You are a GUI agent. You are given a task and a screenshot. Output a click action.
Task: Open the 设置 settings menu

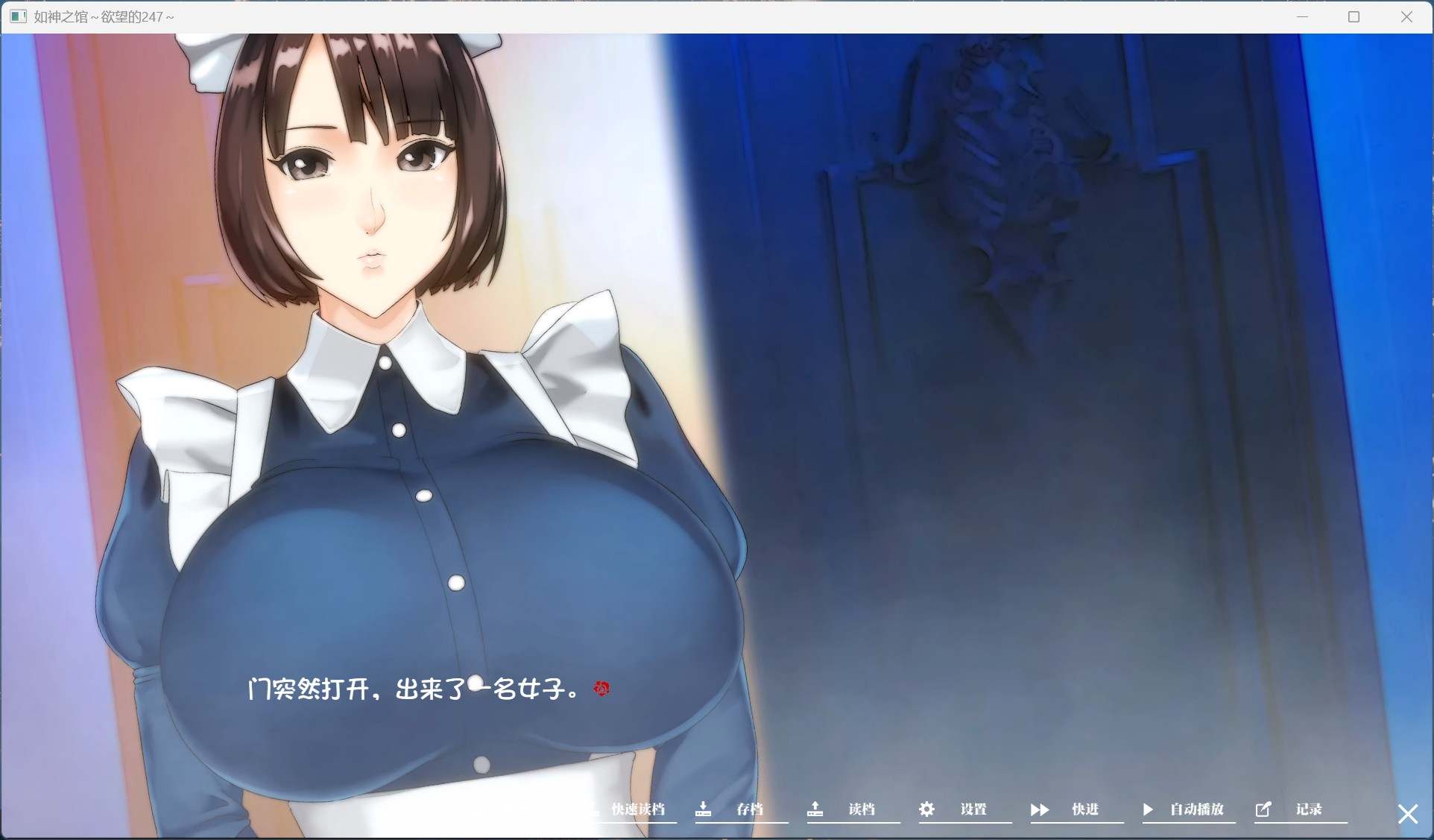point(975,809)
